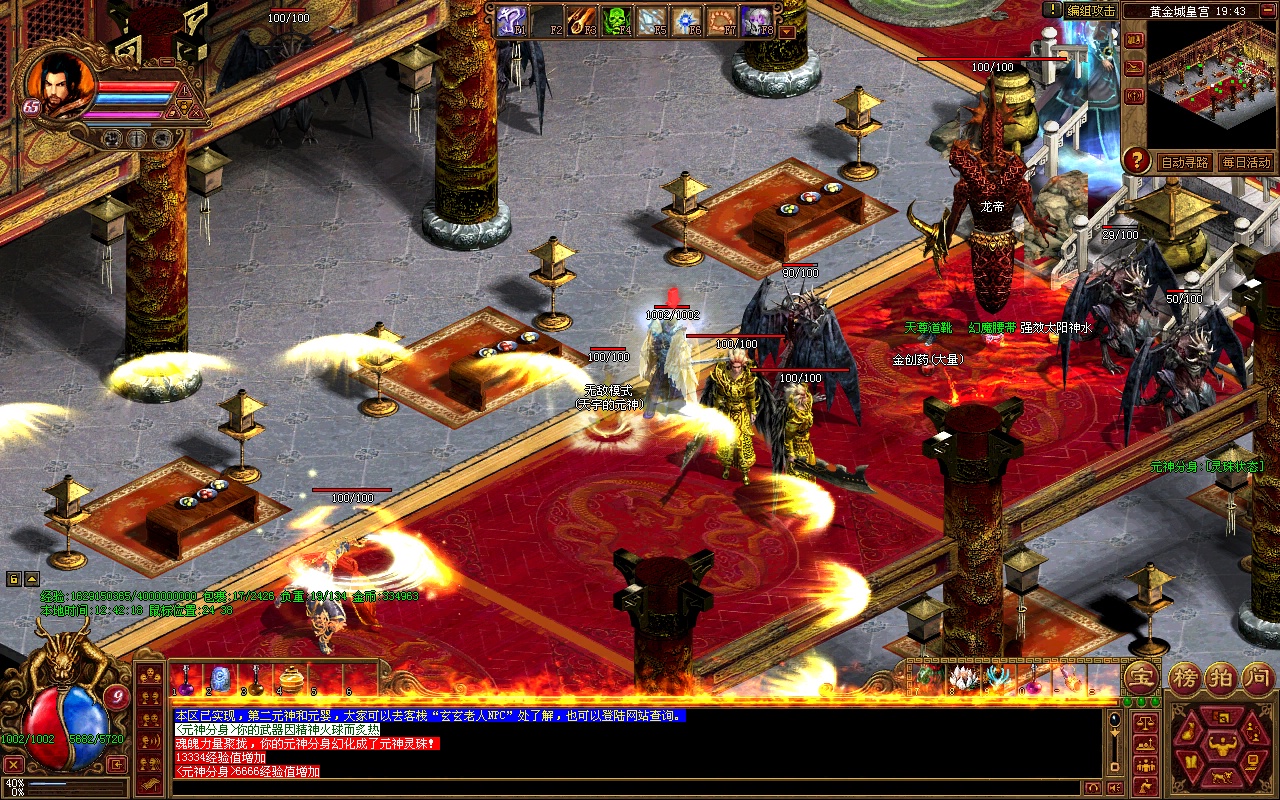The height and width of the screenshot is (800, 1280).
Task: Open the 自动寻路 auto-pathfinding button
Action: (1184, 162)
